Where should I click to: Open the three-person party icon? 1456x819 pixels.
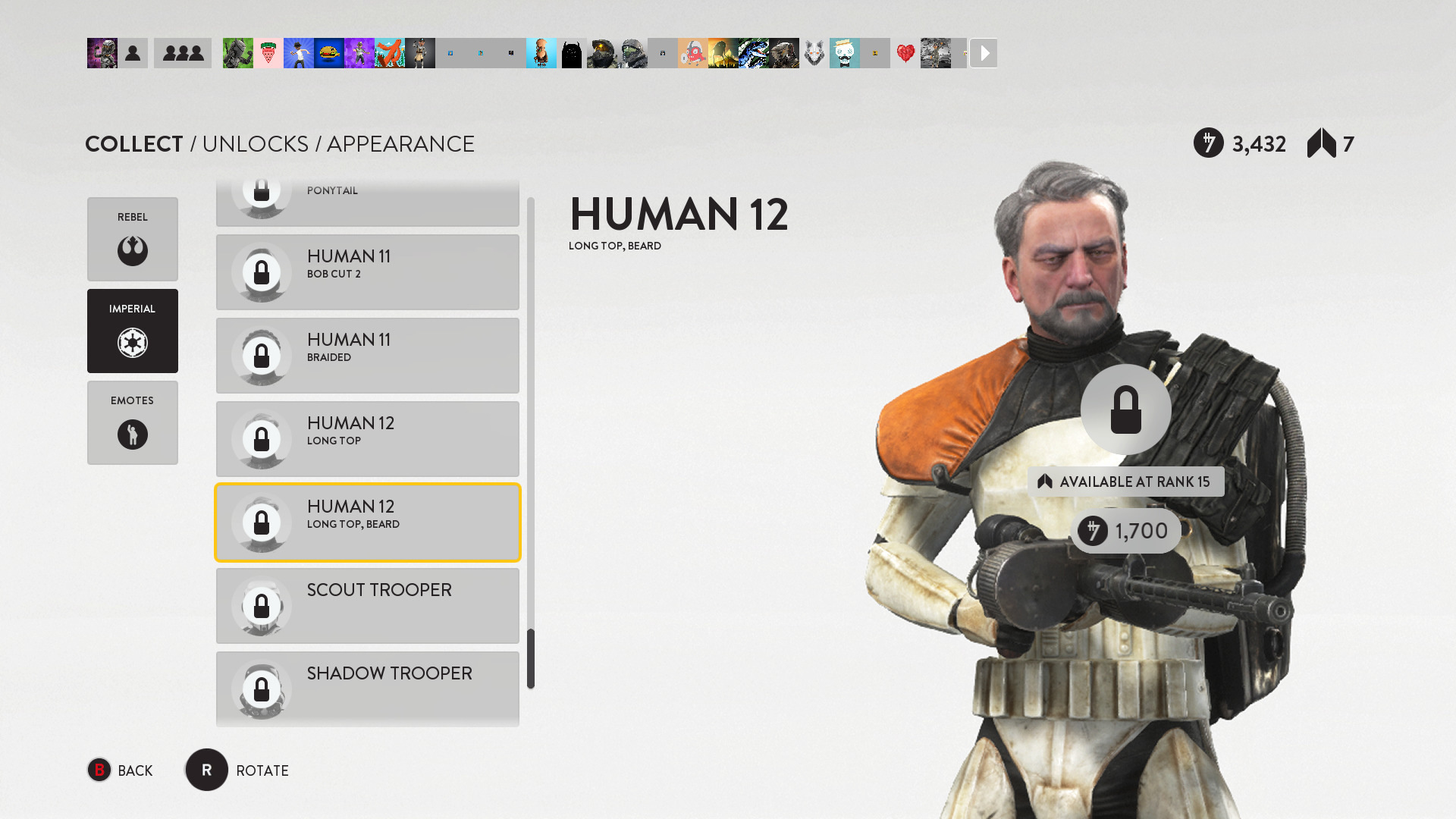coord(183,53)
